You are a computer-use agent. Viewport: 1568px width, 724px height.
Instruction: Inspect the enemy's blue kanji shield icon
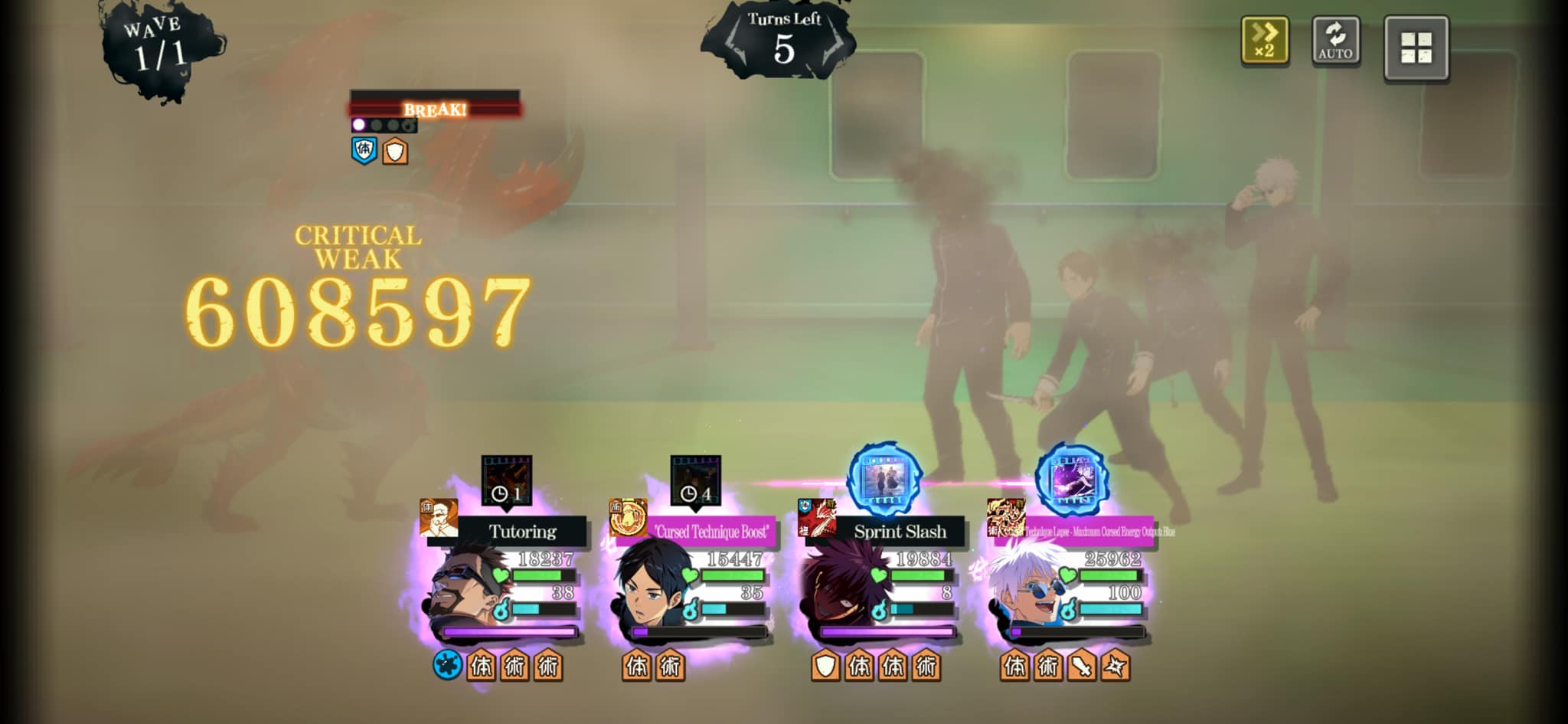364,149
